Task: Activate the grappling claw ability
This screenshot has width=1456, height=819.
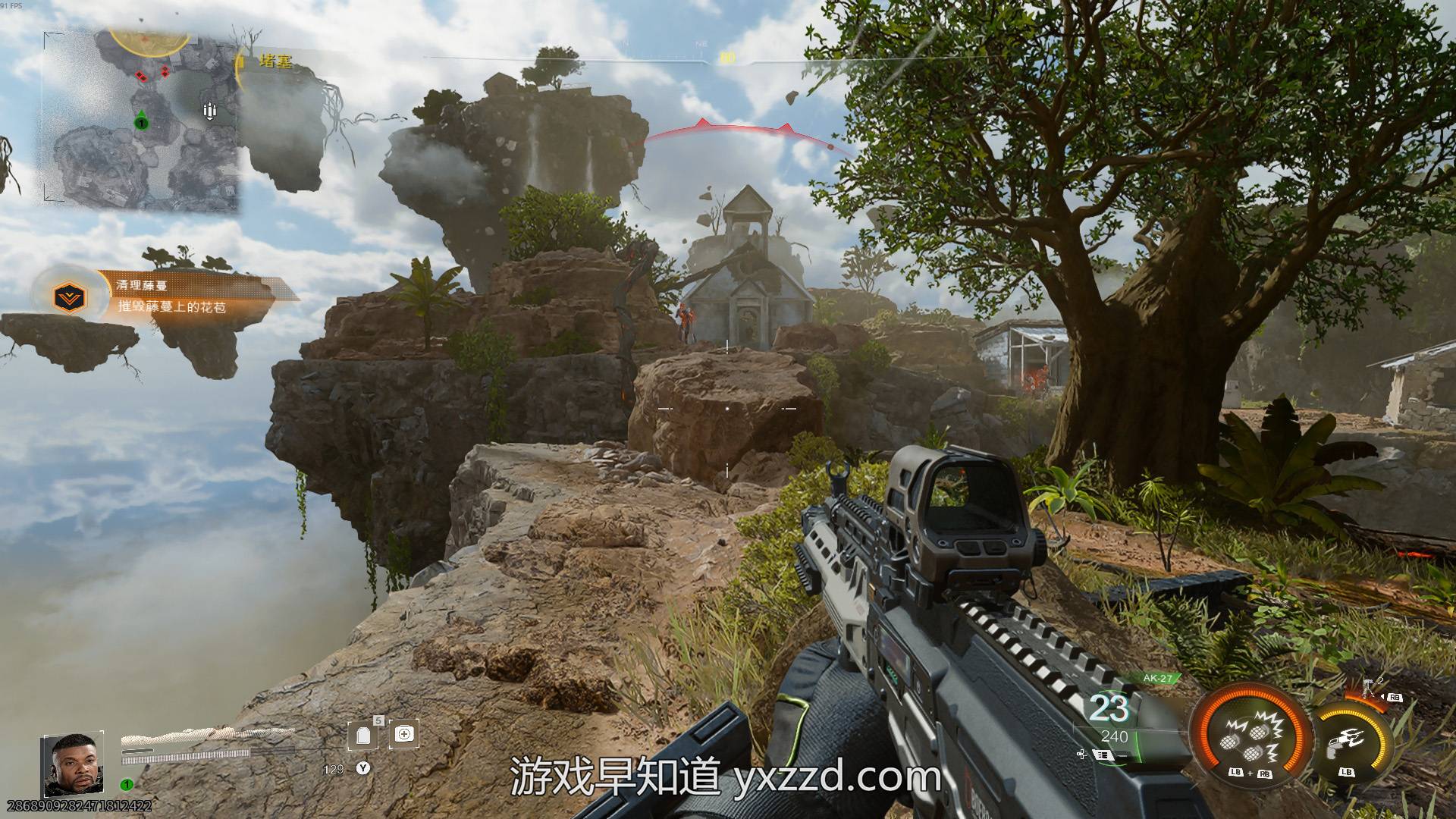Action: [x=1348, y=740]
